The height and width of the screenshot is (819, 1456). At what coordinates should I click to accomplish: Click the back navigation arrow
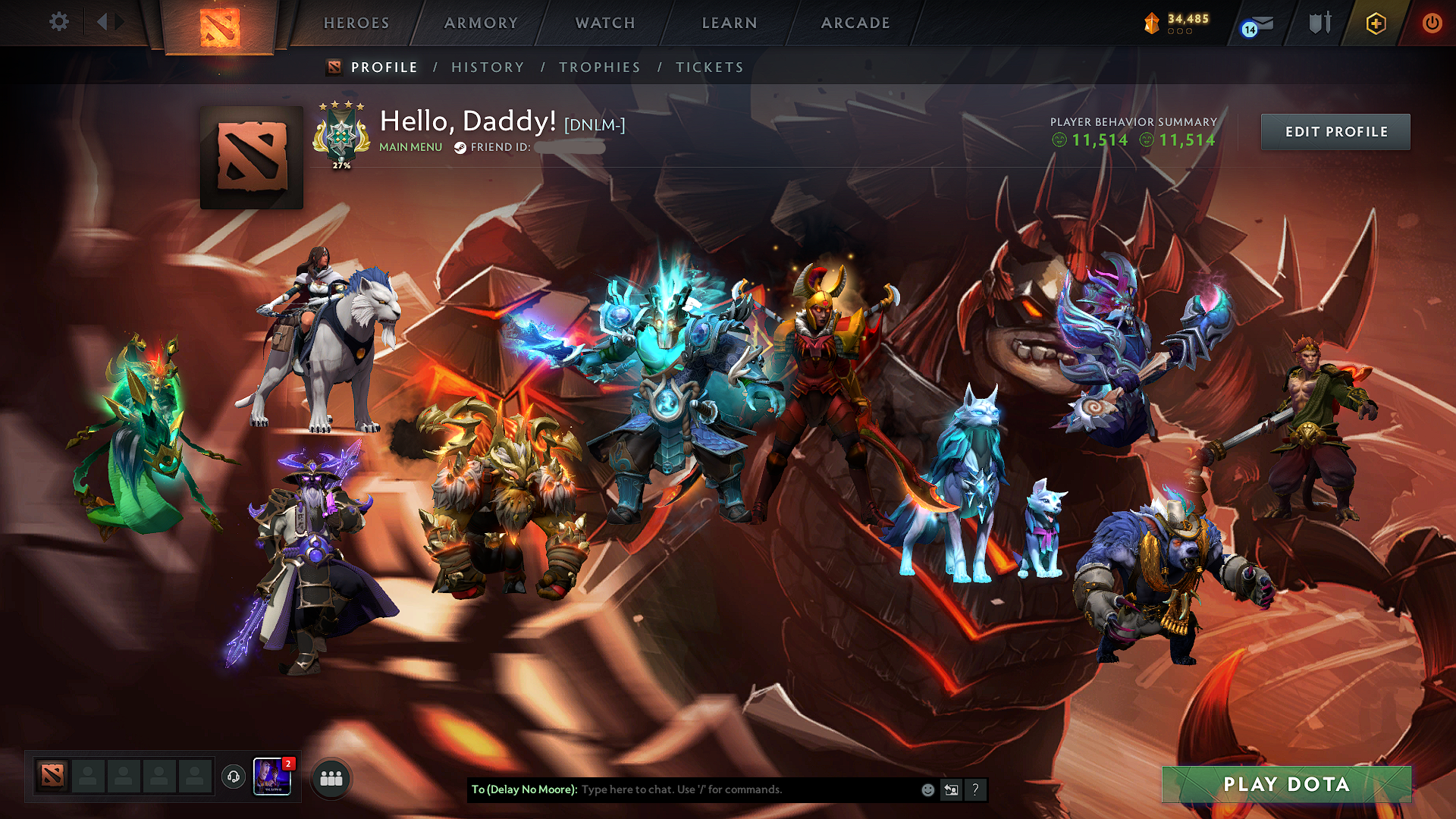pyautogui.click(x=104, y=22)
